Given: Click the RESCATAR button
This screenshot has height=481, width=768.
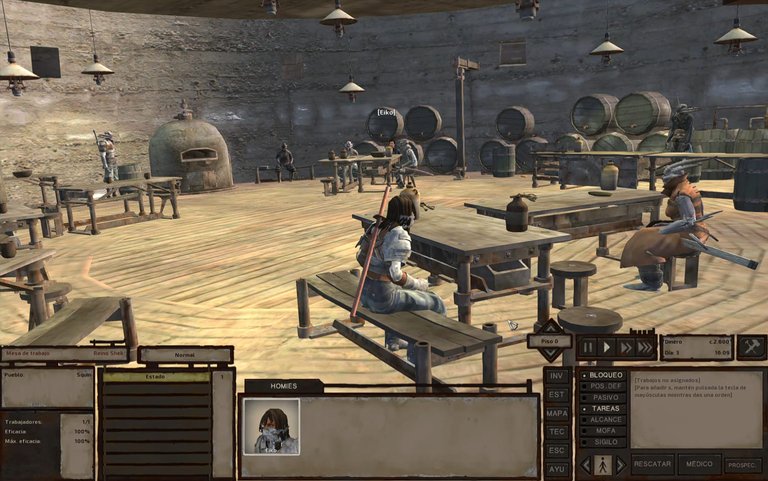Looking at the screenshot, I should point(652,465).
